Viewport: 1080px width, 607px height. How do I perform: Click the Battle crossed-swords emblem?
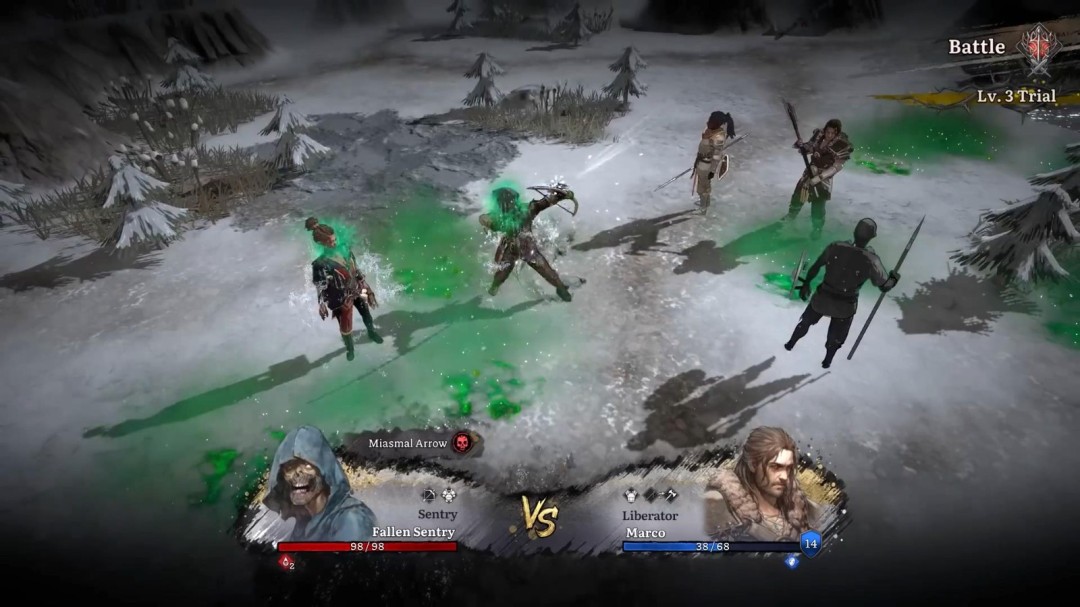(1037, 47)
